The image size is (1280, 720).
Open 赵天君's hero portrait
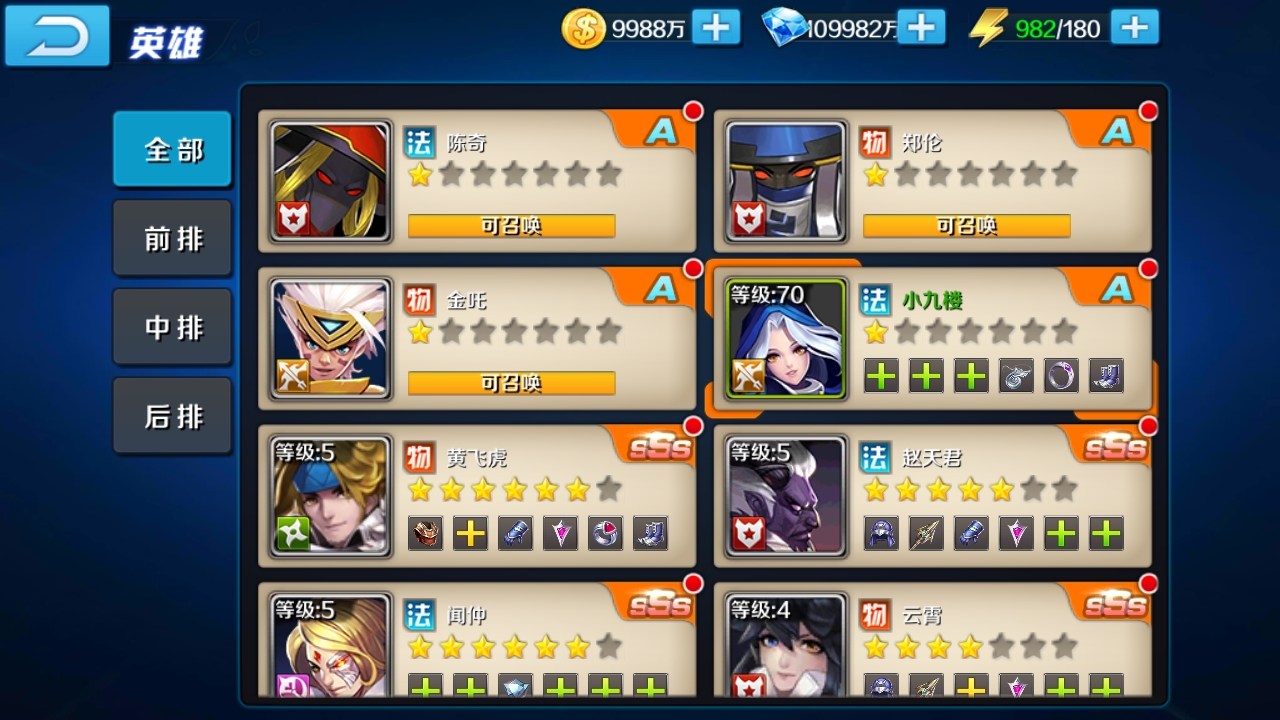[x=784, y=495]
